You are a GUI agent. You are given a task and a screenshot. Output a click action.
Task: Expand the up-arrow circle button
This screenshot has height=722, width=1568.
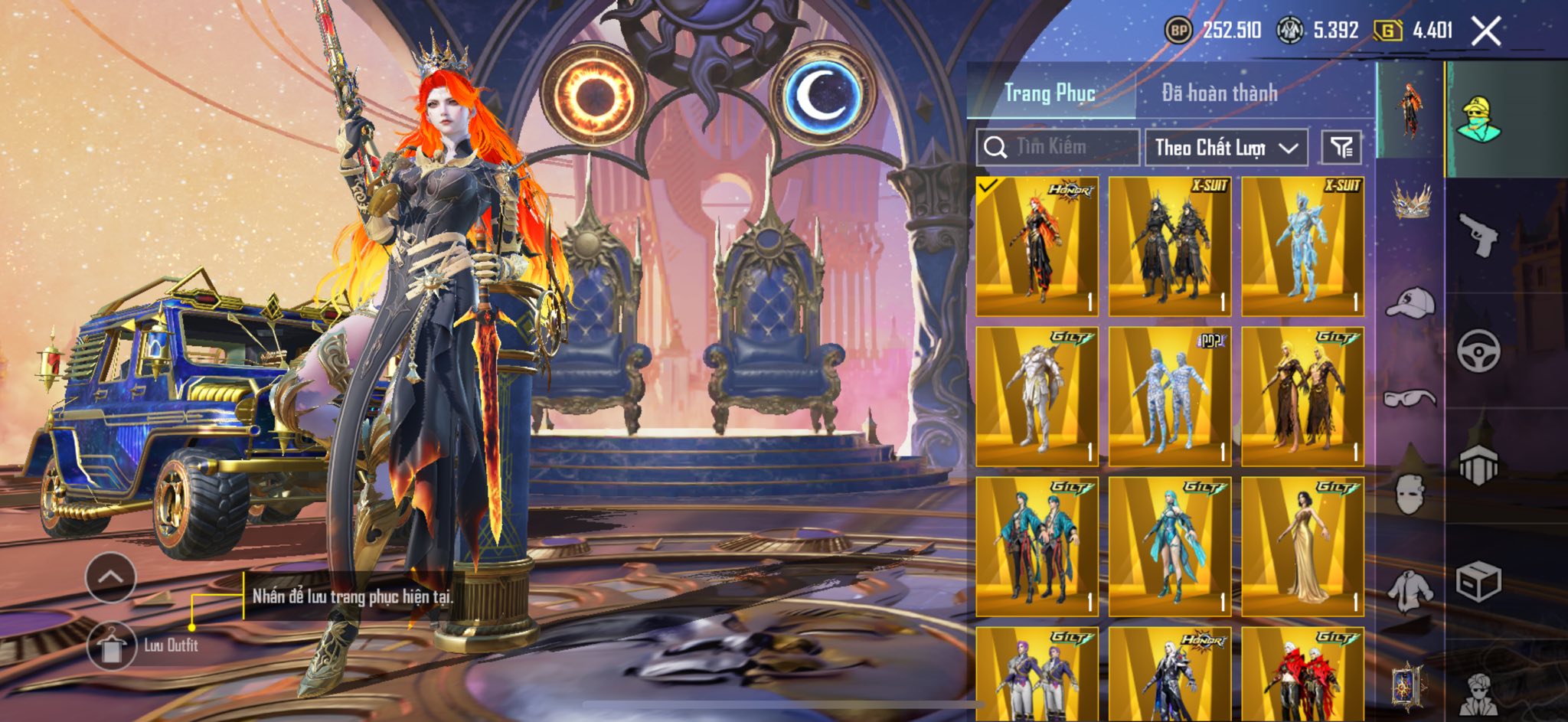(x=111, y=577)
